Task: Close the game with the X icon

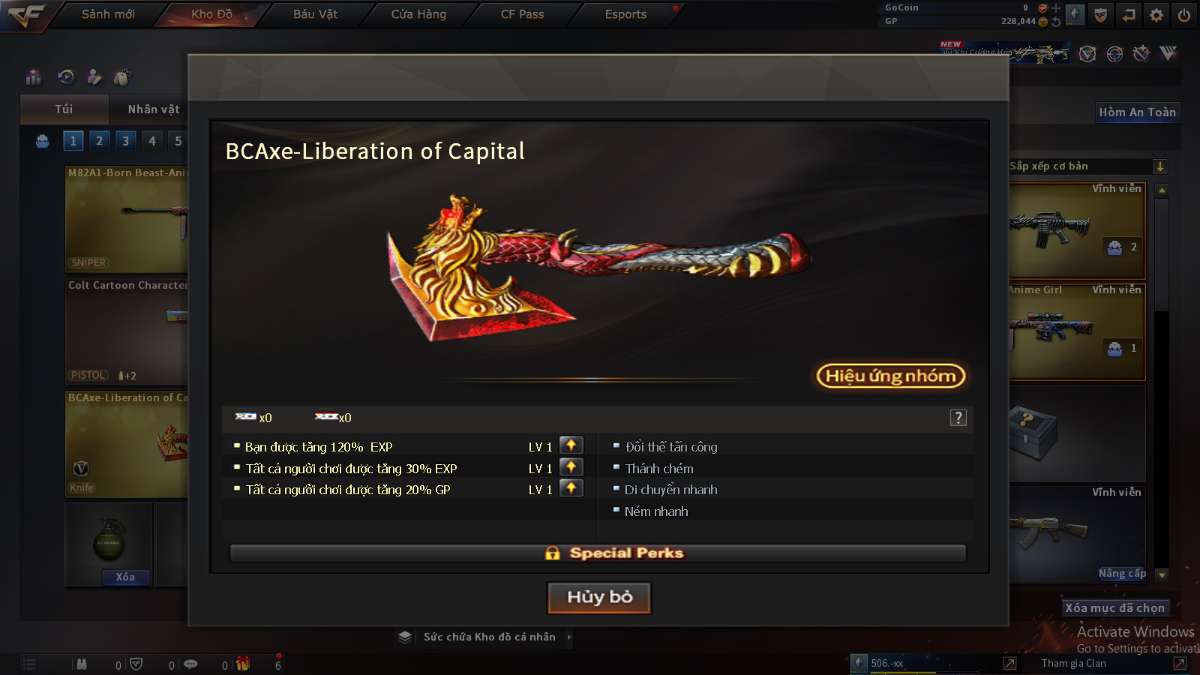Action: click(x=1183, y=14)
